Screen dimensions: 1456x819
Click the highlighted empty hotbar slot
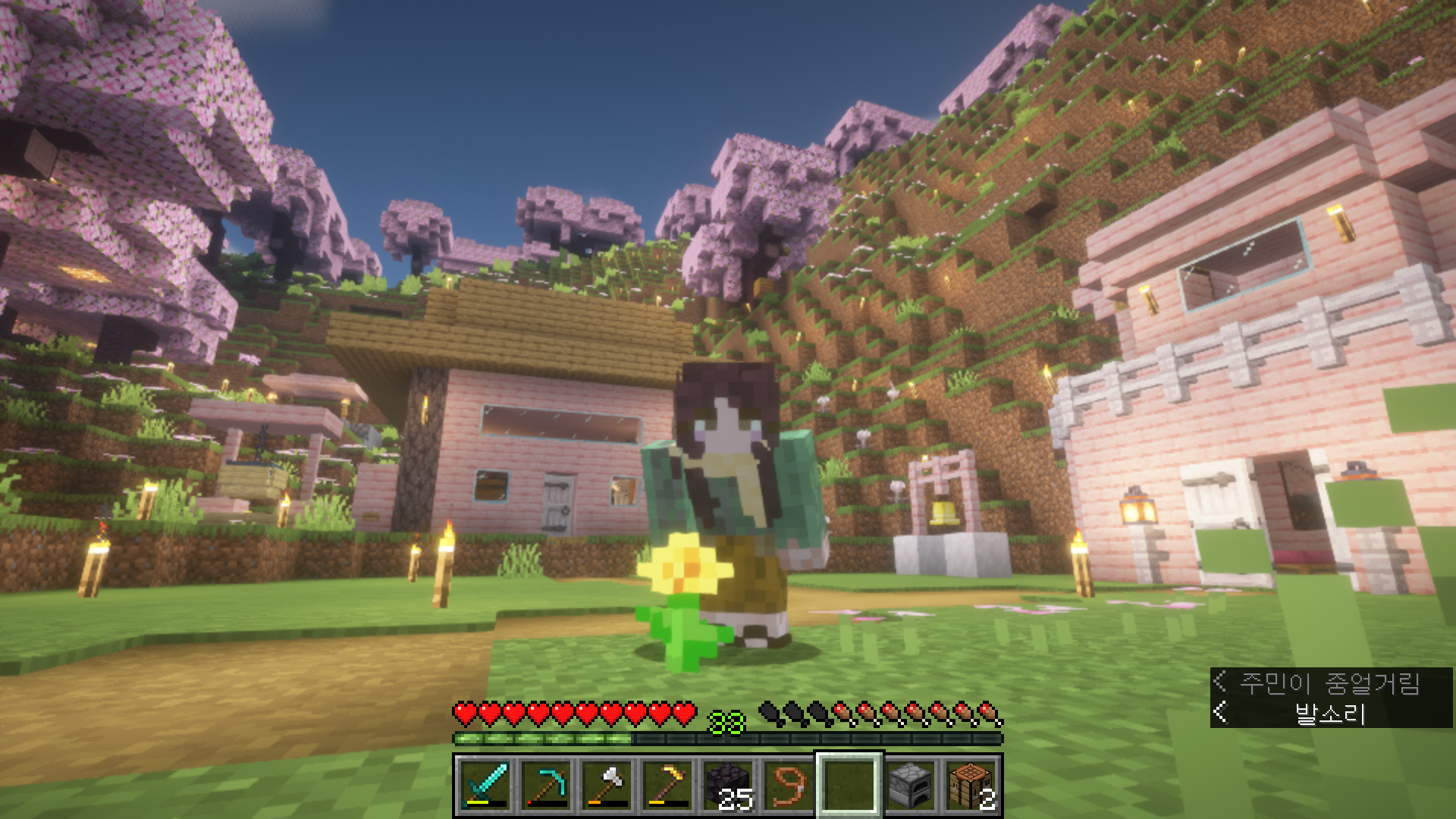click(849, 785)
